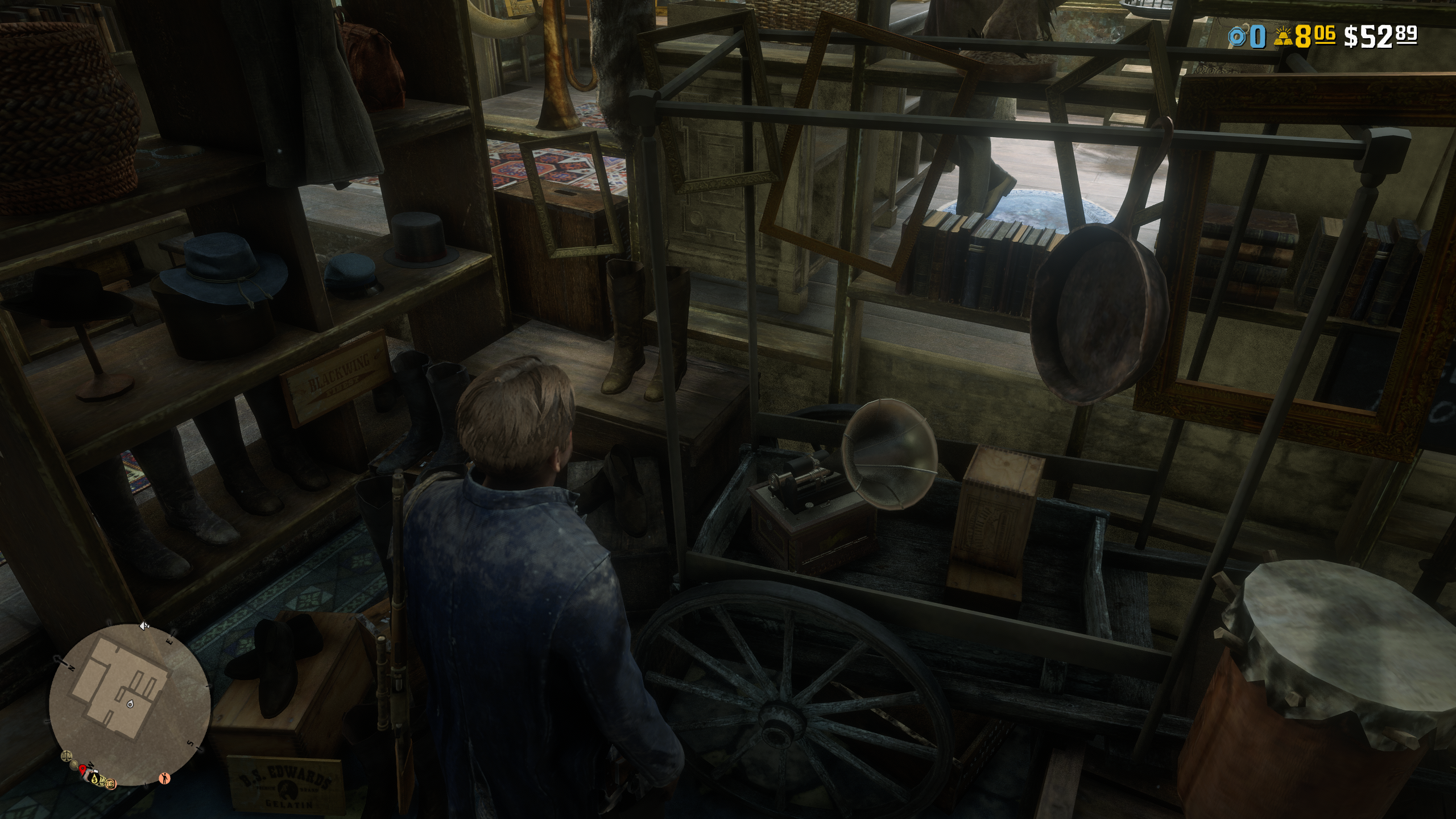Click the money bag blip on the minimap

(x=96, y=779)
